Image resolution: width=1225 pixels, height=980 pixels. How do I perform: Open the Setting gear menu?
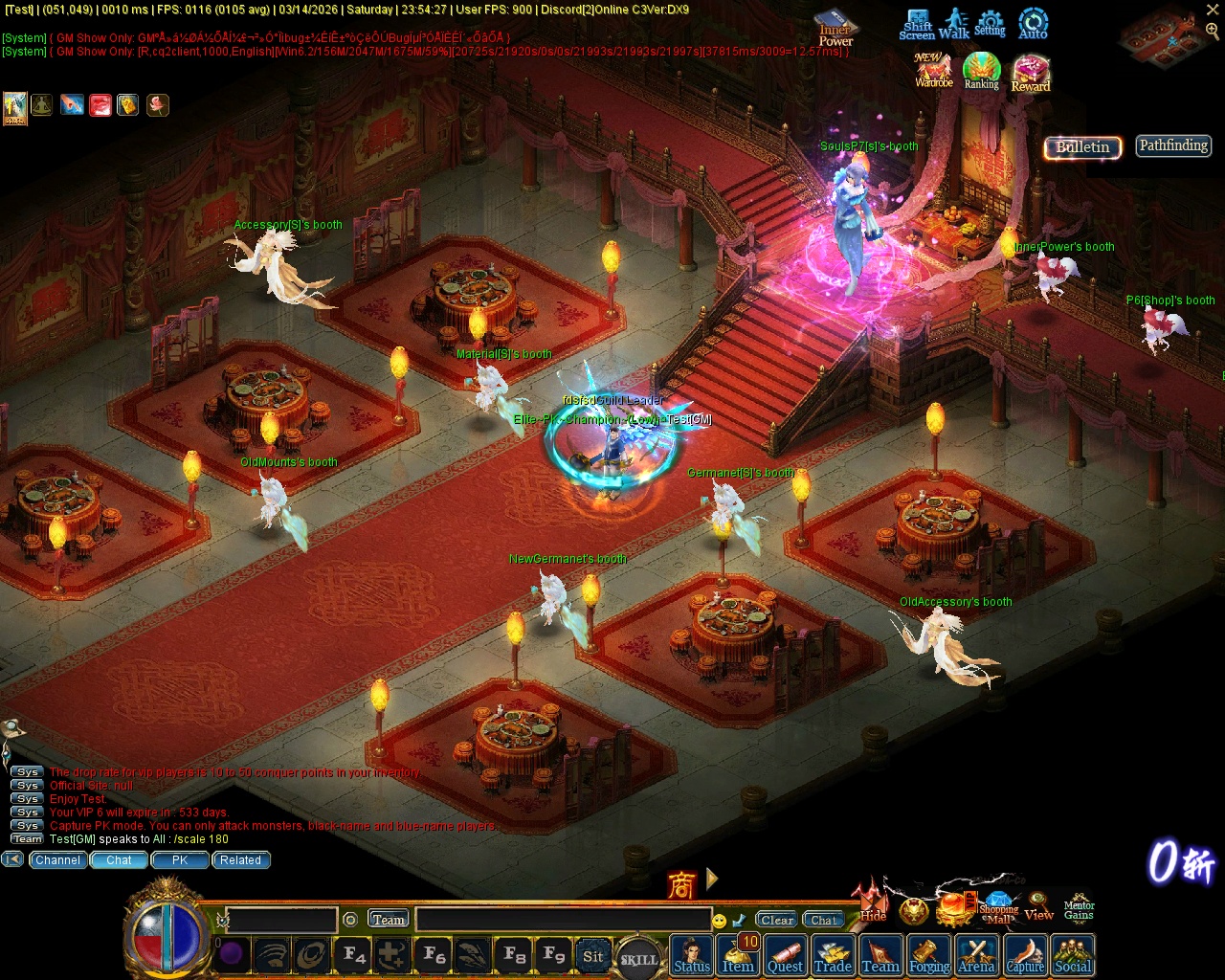point(991,24)
